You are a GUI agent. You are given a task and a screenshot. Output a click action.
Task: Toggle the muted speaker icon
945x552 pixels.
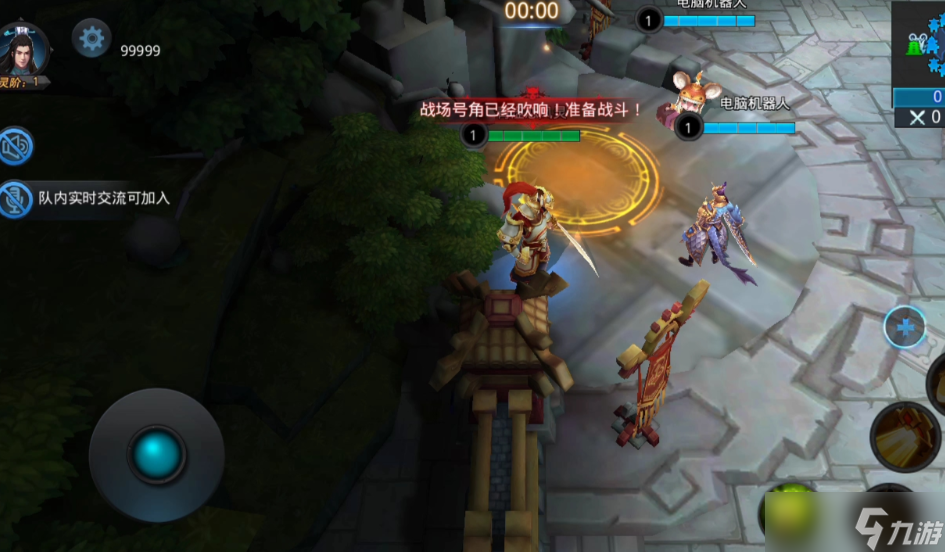click(16, 146)
